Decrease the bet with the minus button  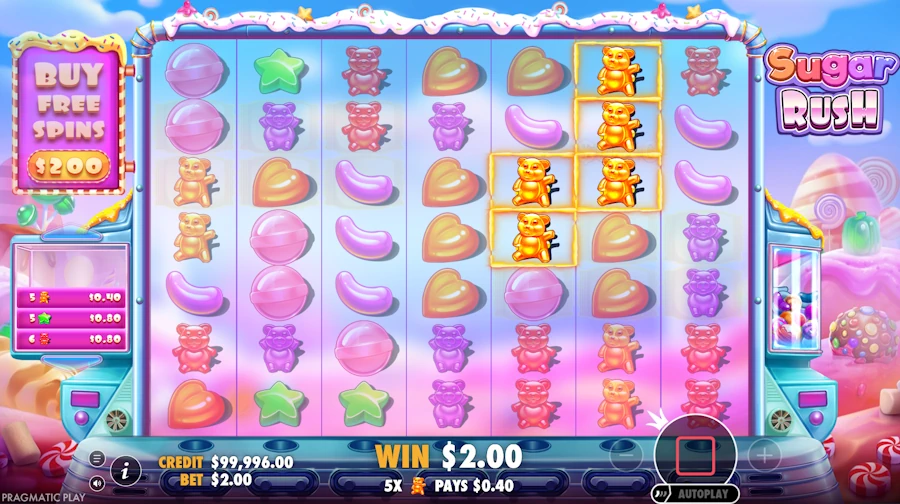623,455
